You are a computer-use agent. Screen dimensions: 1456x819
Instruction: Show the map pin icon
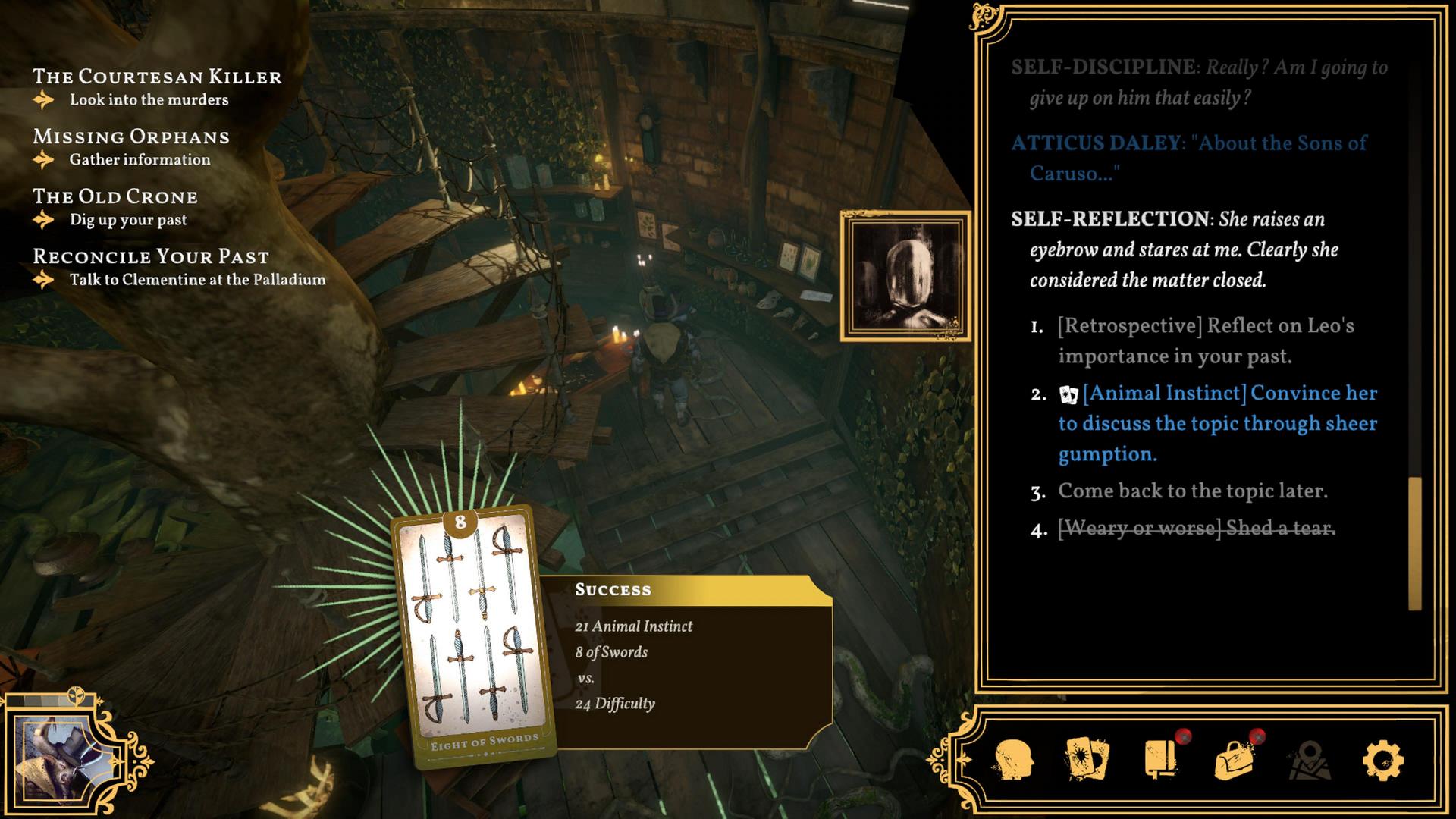tap(1310, 760)
